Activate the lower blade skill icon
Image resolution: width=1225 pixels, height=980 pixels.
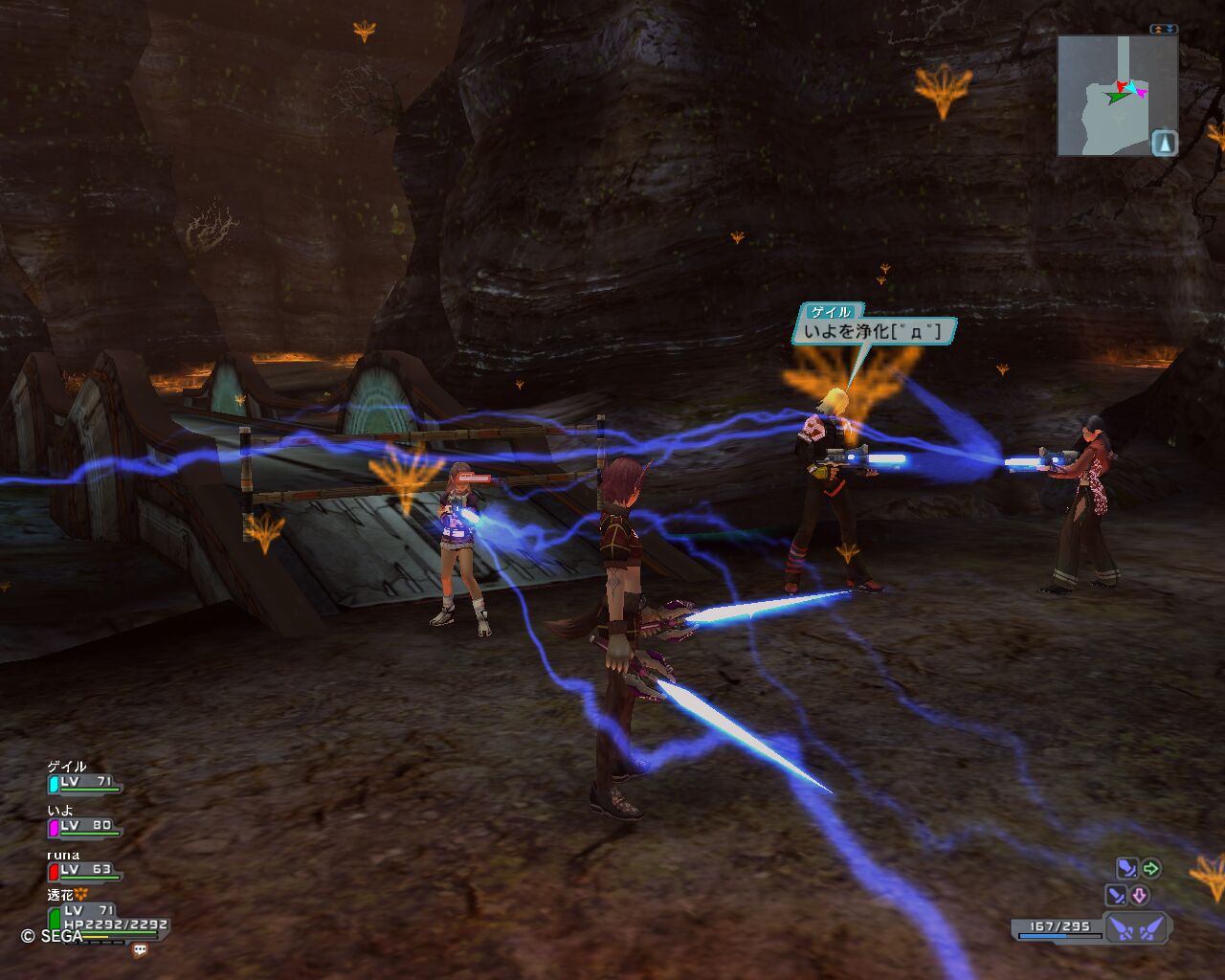(x=1115, y=896)
